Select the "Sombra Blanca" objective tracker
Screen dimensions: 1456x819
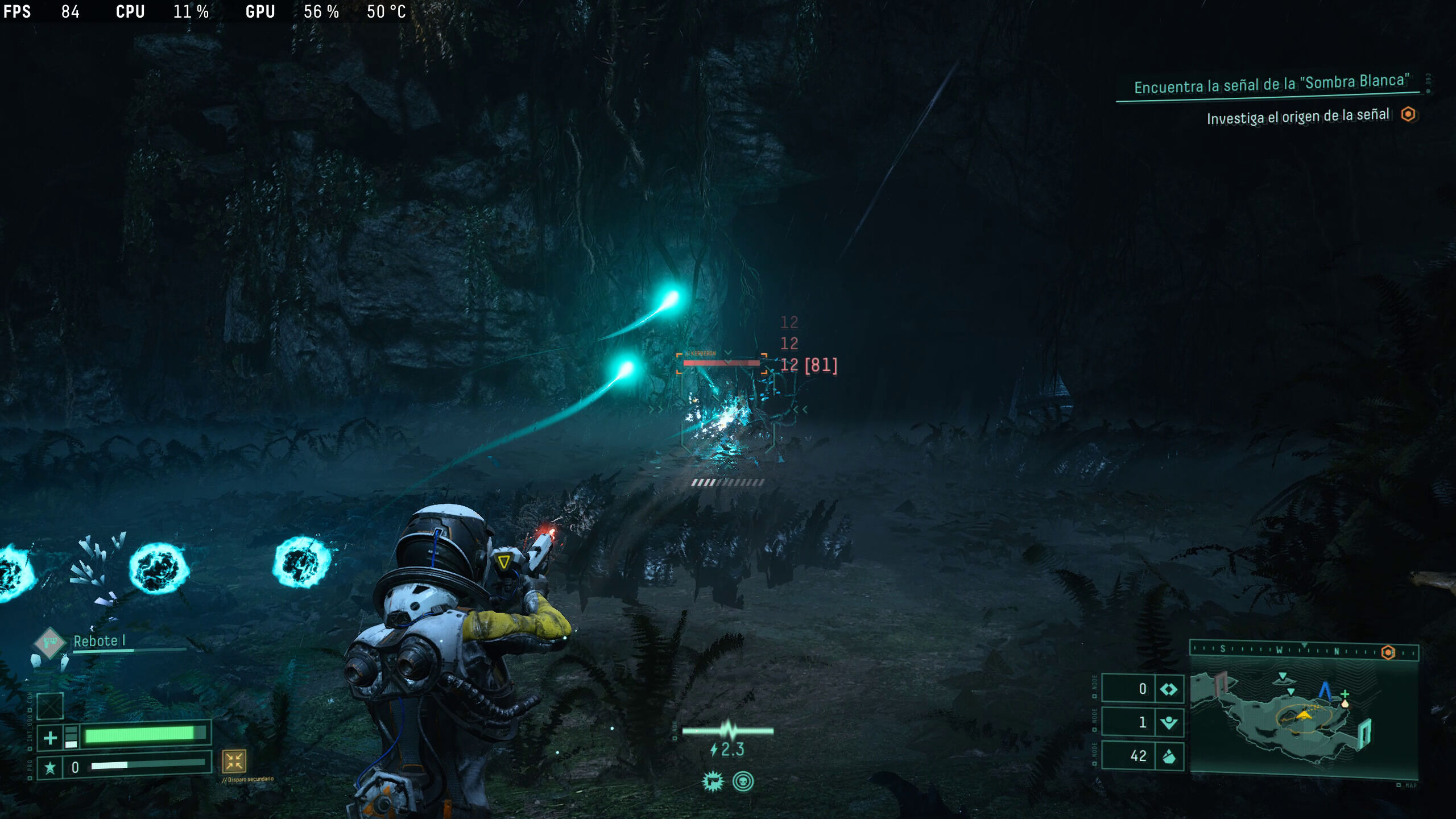pos(1271,84)
